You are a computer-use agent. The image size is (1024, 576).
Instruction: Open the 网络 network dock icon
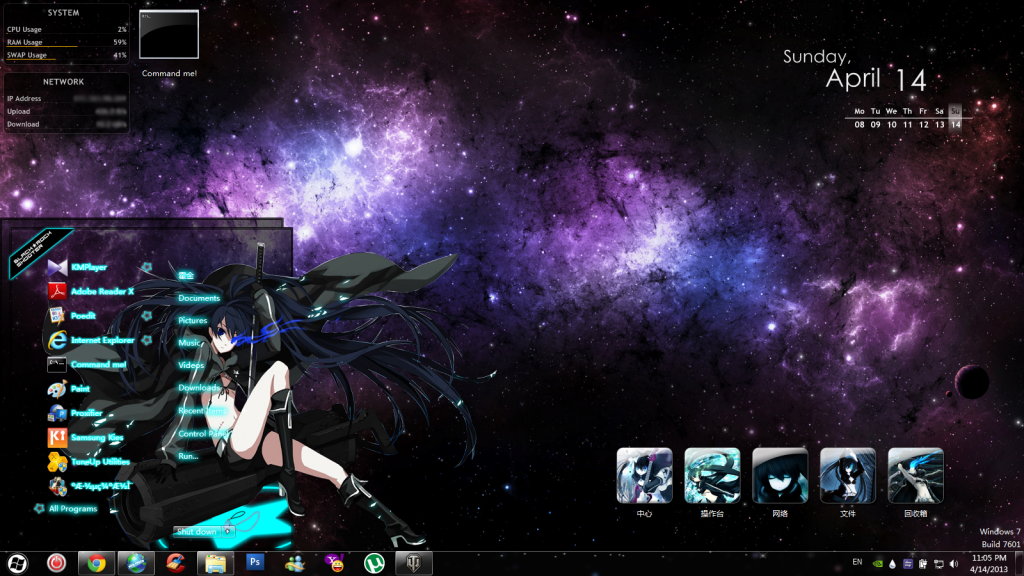click(779, 476)
